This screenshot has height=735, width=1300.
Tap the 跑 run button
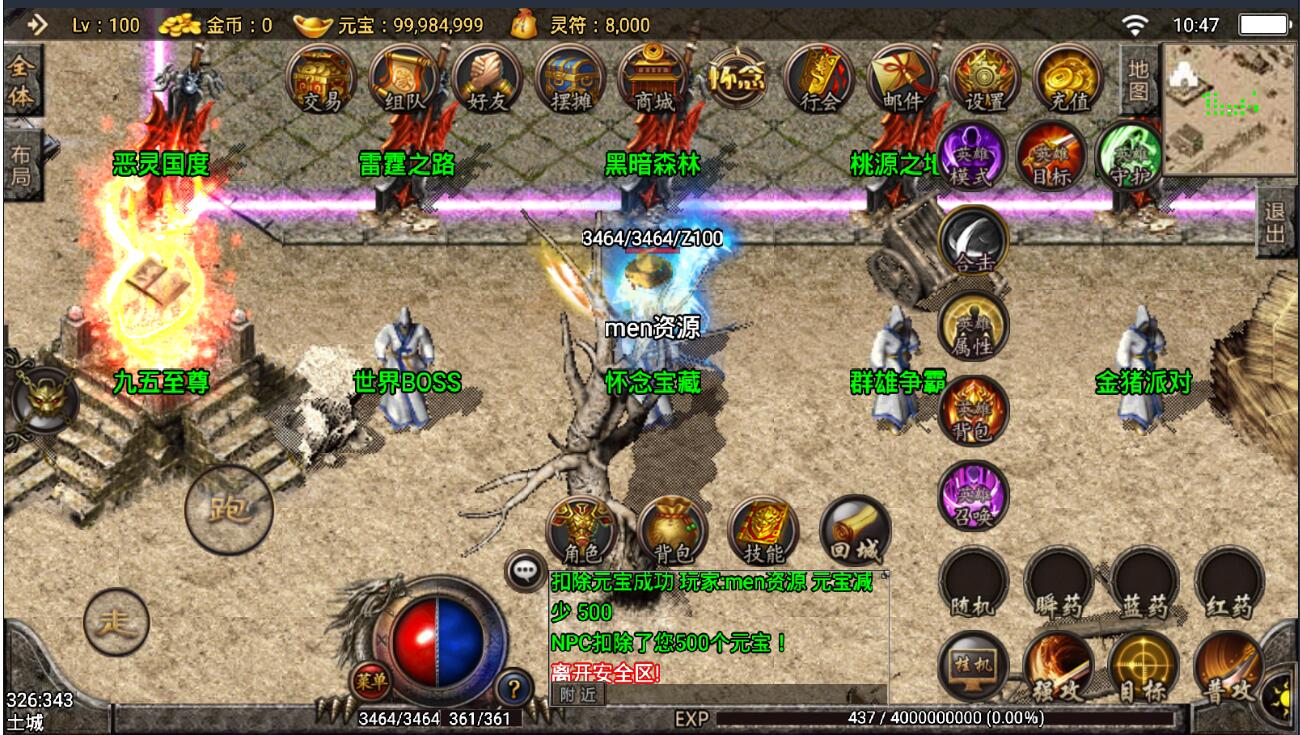[x=229, y=510]
